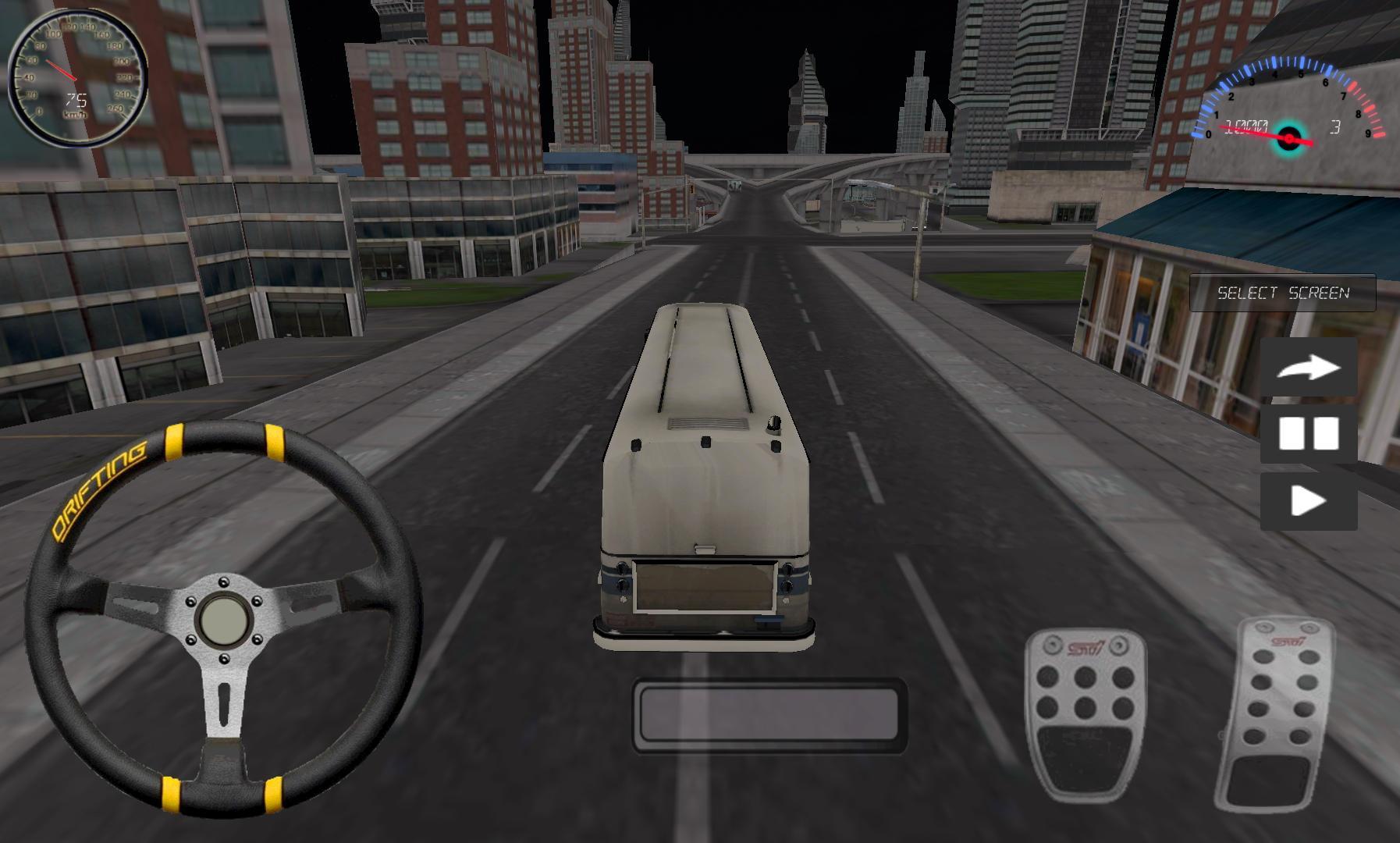Viewport: 1400px width, 843px height.
Task: Toggle pause on the simulation
Action: (x=1309, y=432)
